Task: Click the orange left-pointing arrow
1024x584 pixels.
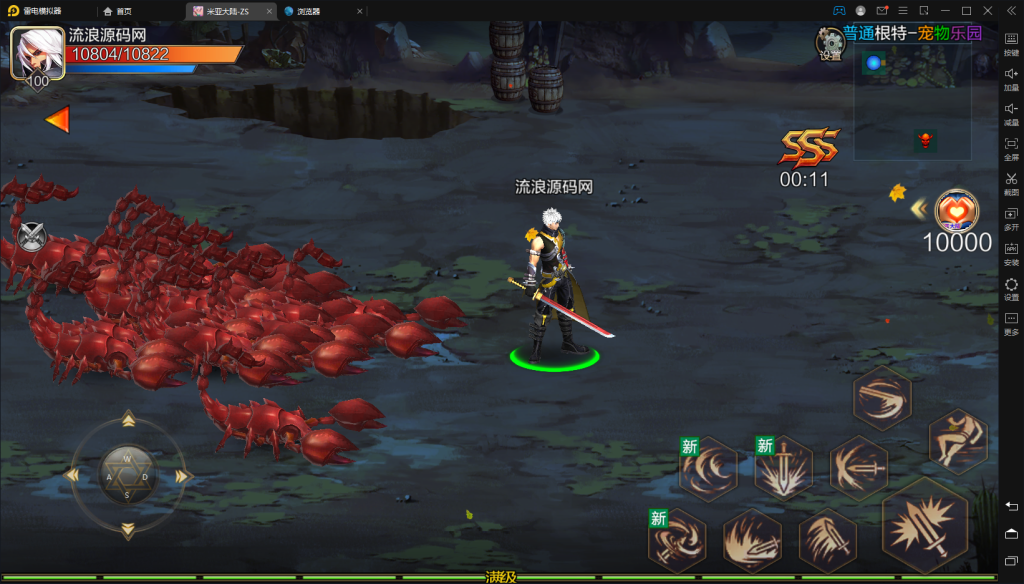Action: [x=58, y=120]
